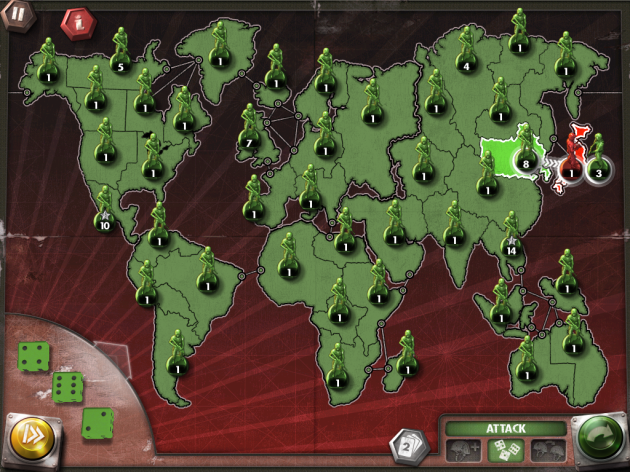Viewport: 630px width, 472px height.
Task: Select the reinforce phase helmet-plus icon
Action: click(461, 450)
